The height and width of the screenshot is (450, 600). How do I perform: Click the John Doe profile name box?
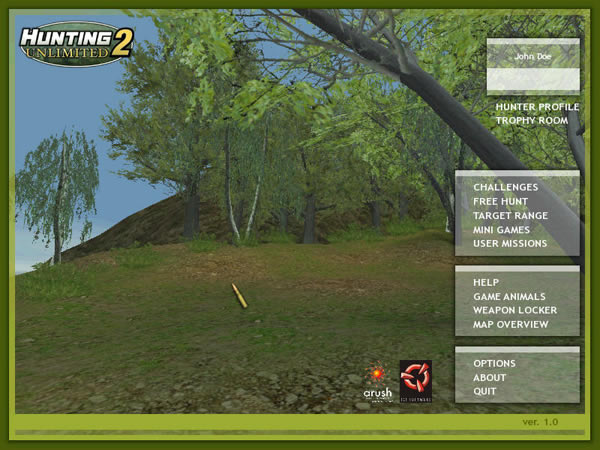[x=533, y=57]
